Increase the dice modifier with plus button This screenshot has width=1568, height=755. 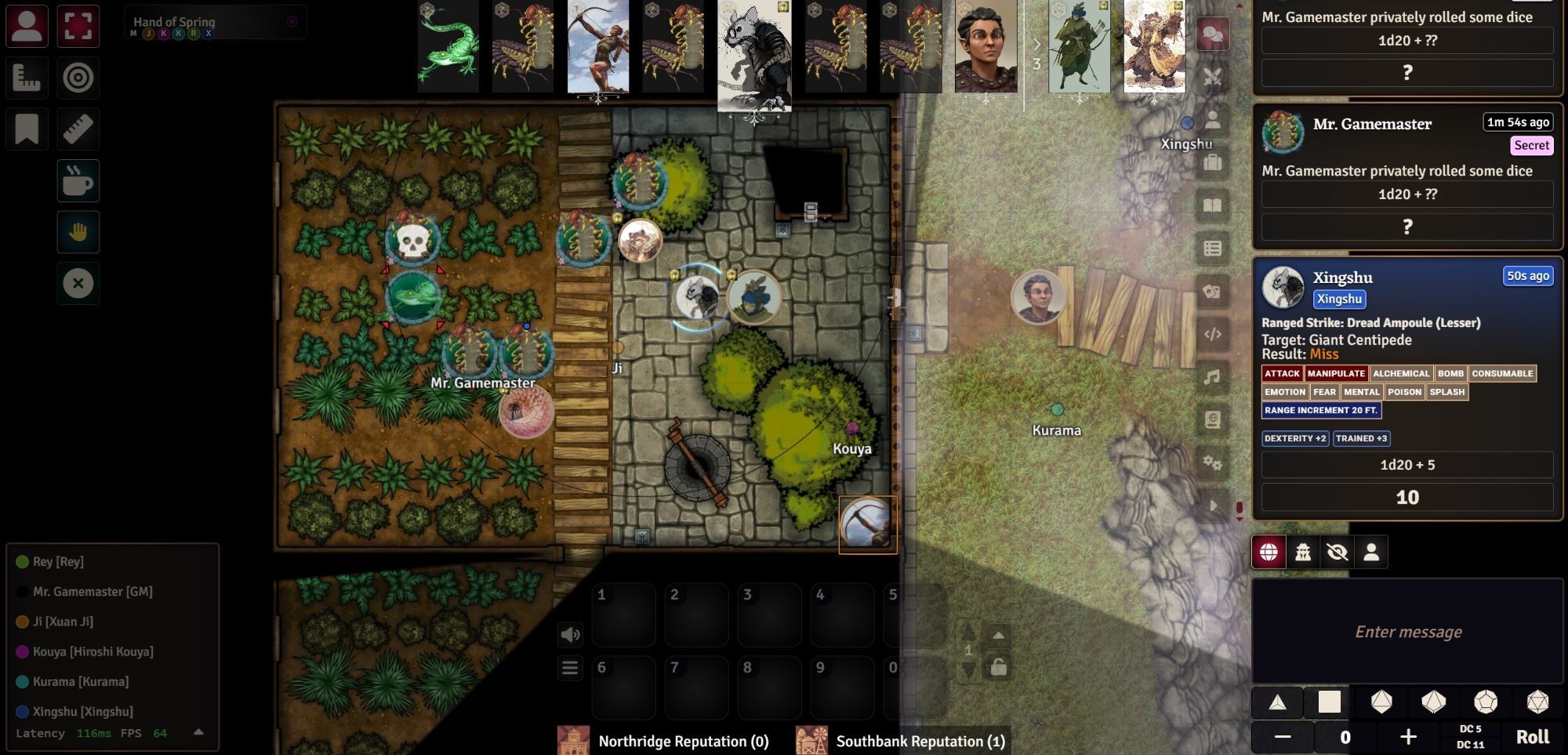tap(1408, 737)
